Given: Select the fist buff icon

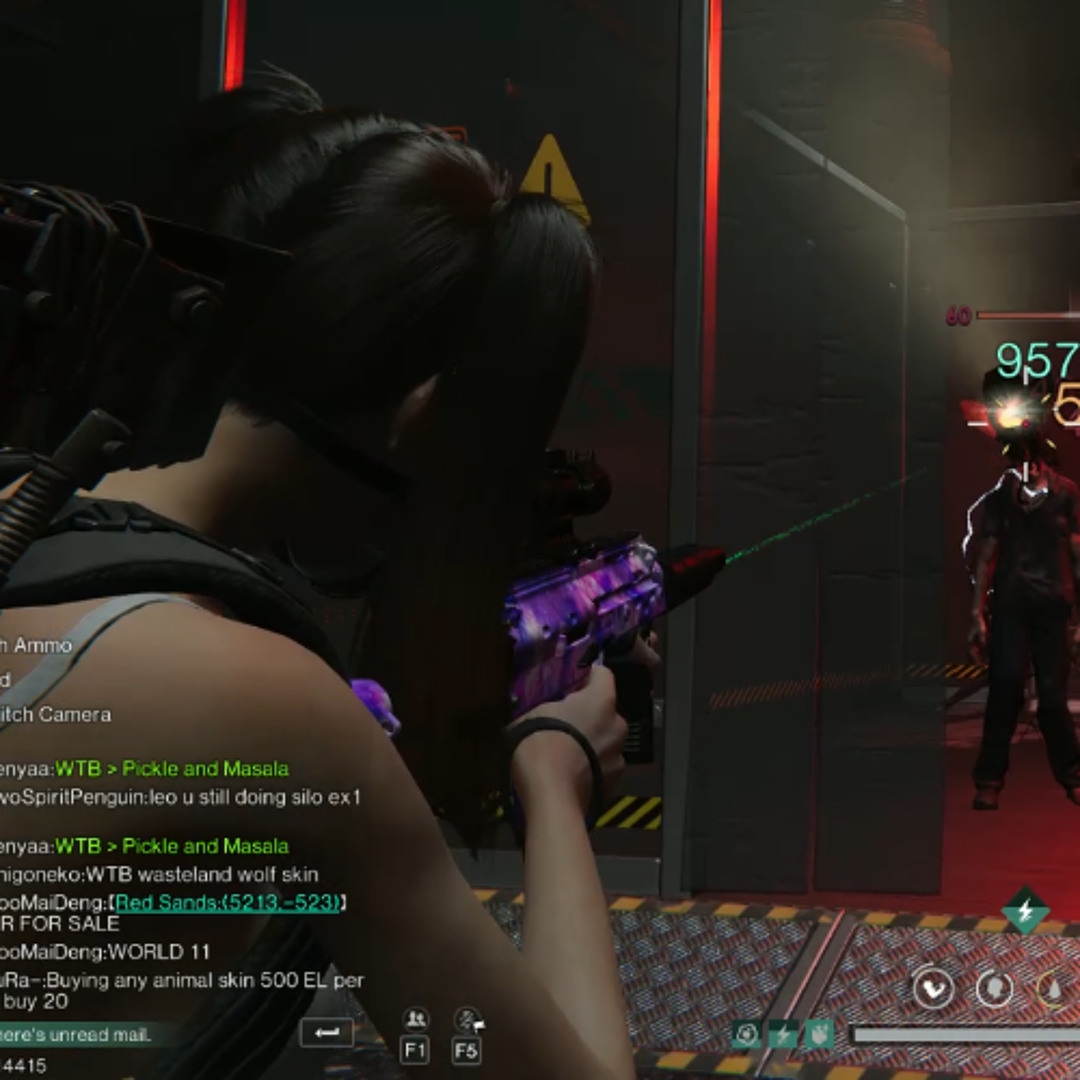Looking at the screenshot, I should point(818,1034).
